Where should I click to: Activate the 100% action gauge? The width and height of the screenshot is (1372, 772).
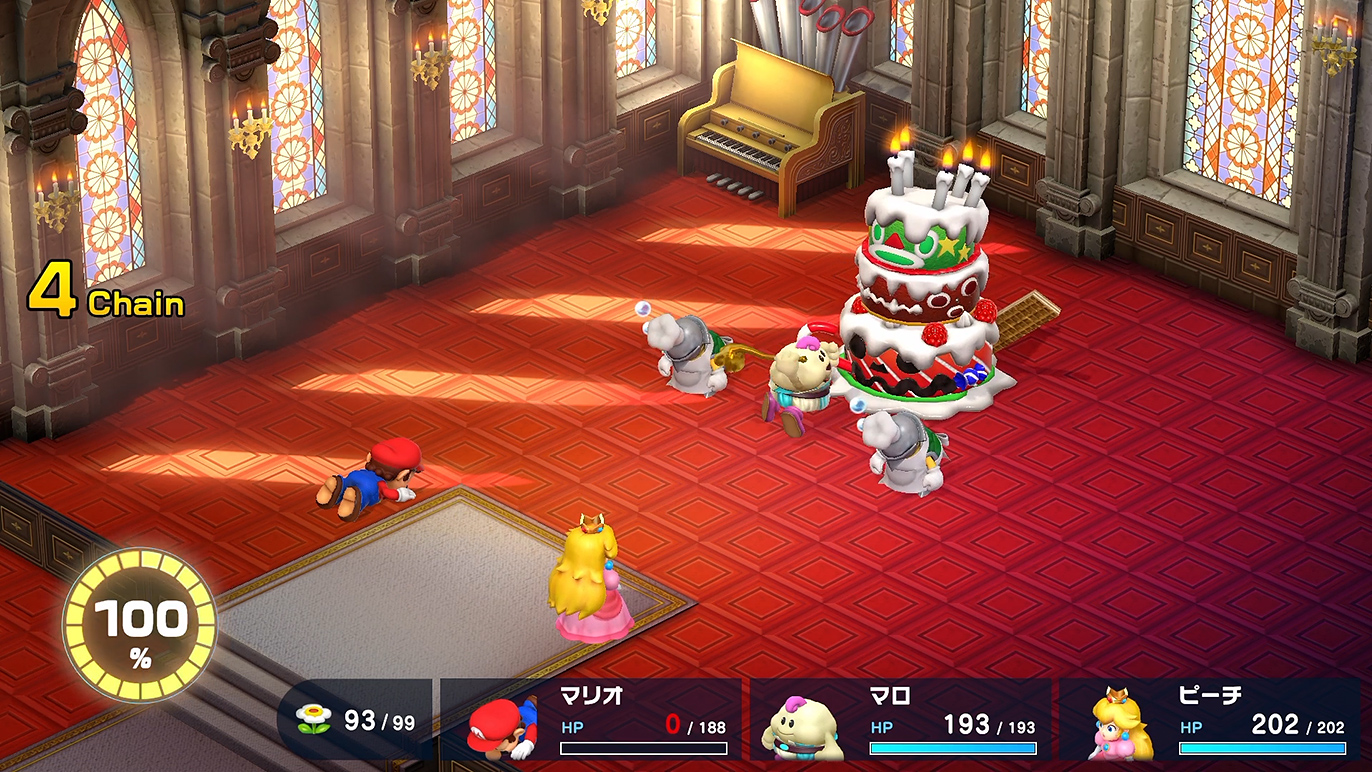tap(140, 625)
